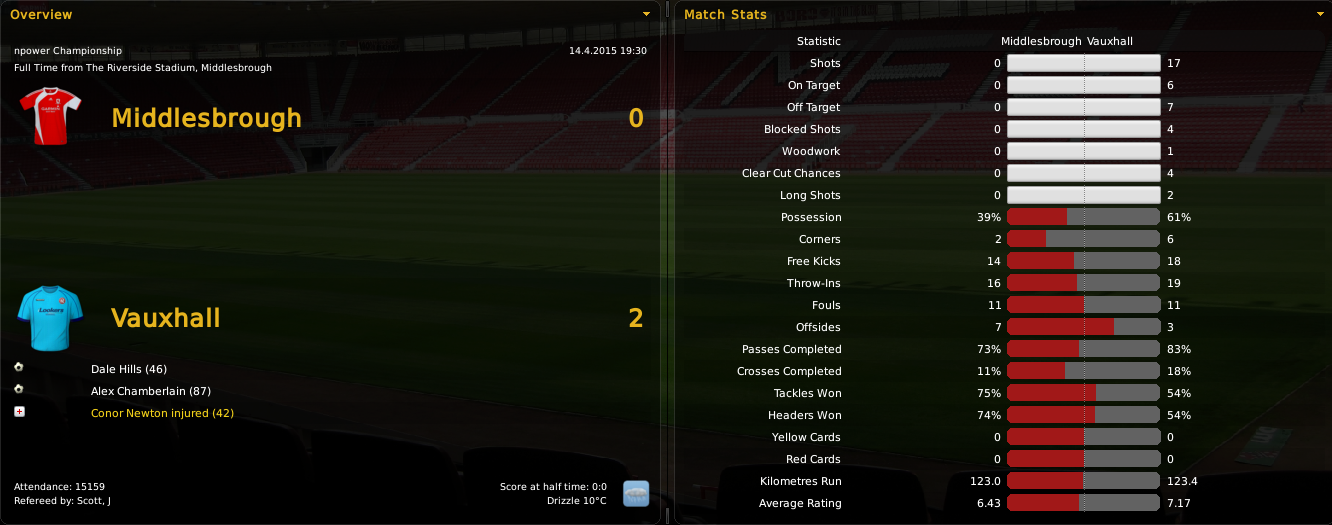This screenshot has height=525, width=1332.
Task: Open goalscorer Alex Chamberlain (87) entry
Action: click(x=150, y=391)
